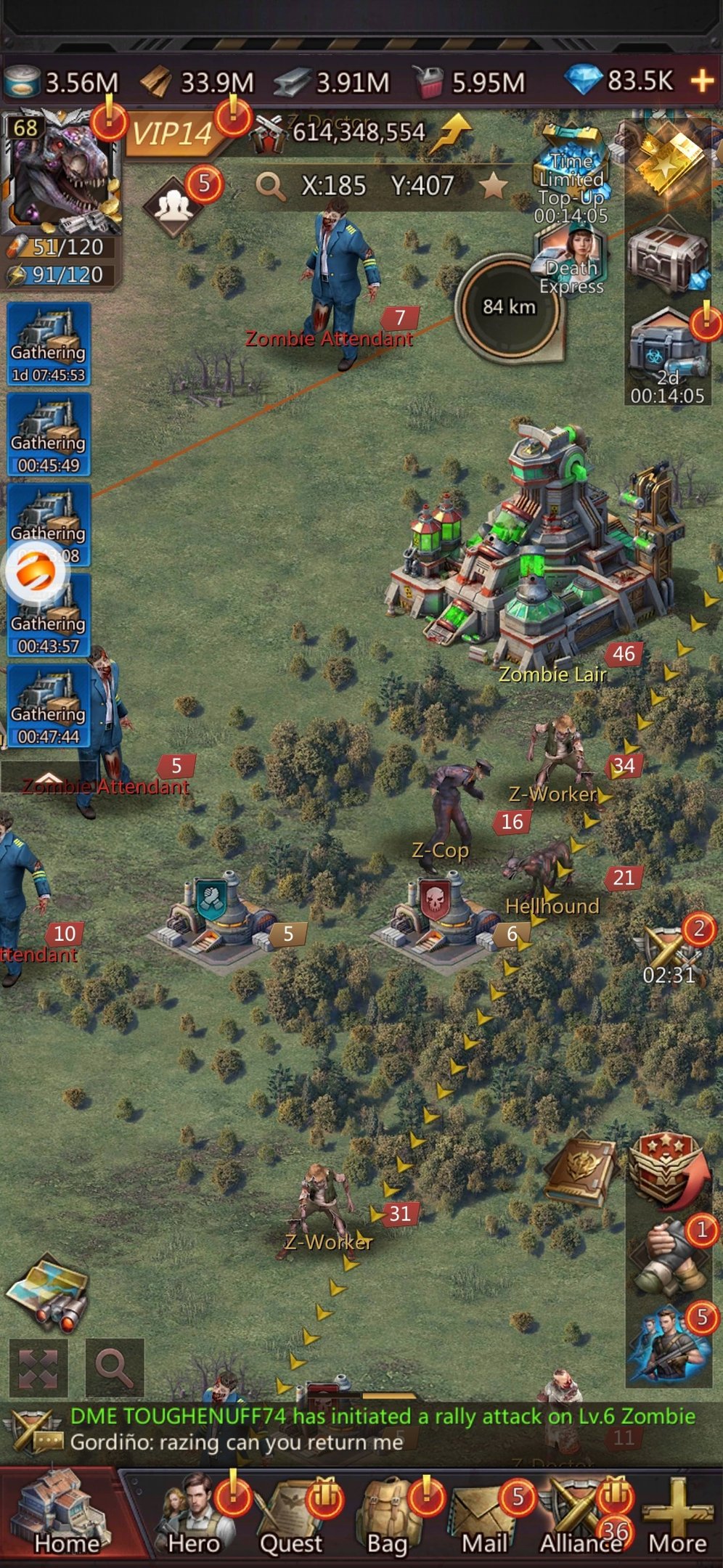Screen dimensions: 723x1568
Task: Open the Quest menu
Action: [291, 1517]
